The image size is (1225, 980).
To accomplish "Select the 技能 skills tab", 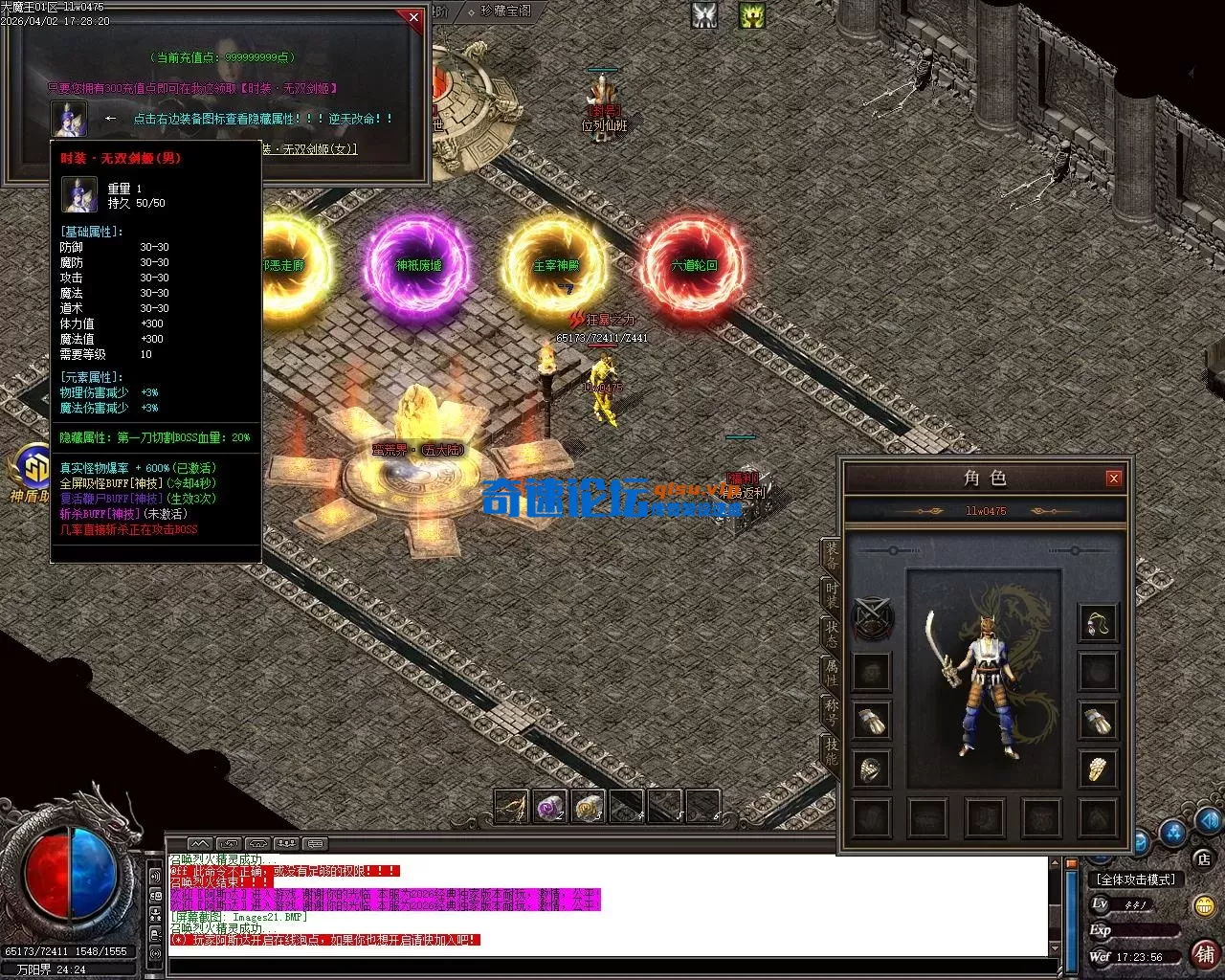I will click(x=832, y=752).
